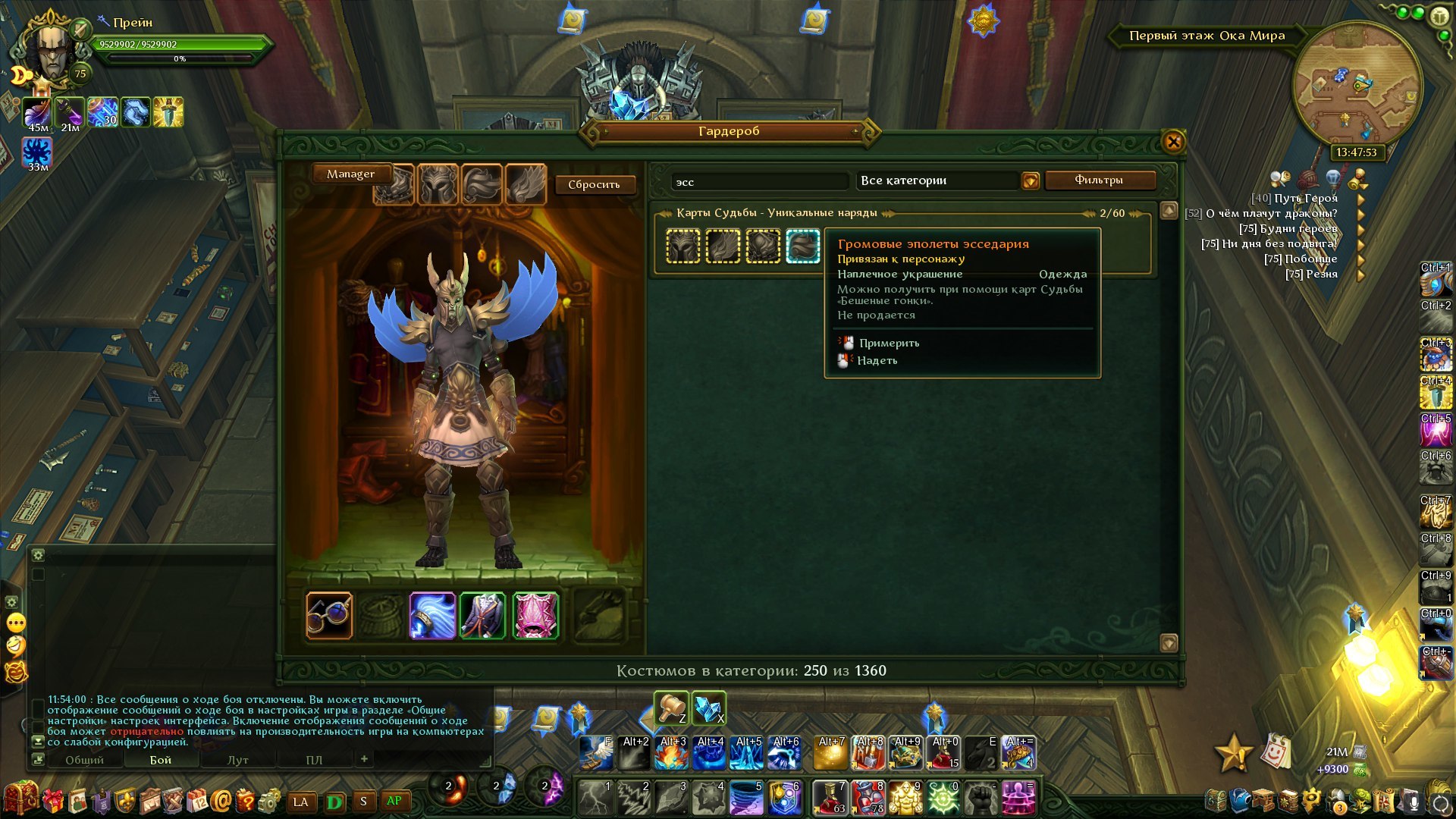Image resolution: width=1456 pixels, height=819 pixels.
Task: Switch to the Лут chat tab
Action: pos(238,760)
